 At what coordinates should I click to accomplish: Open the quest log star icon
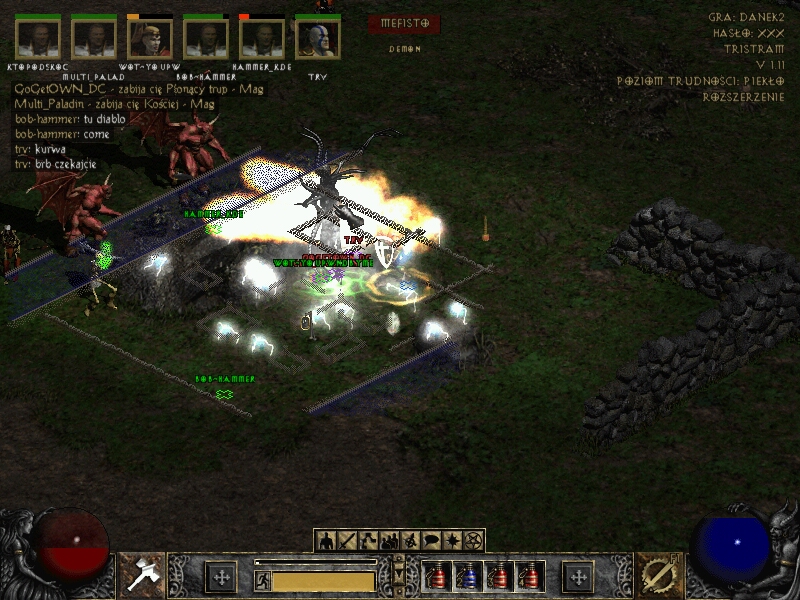coord(452,541)
